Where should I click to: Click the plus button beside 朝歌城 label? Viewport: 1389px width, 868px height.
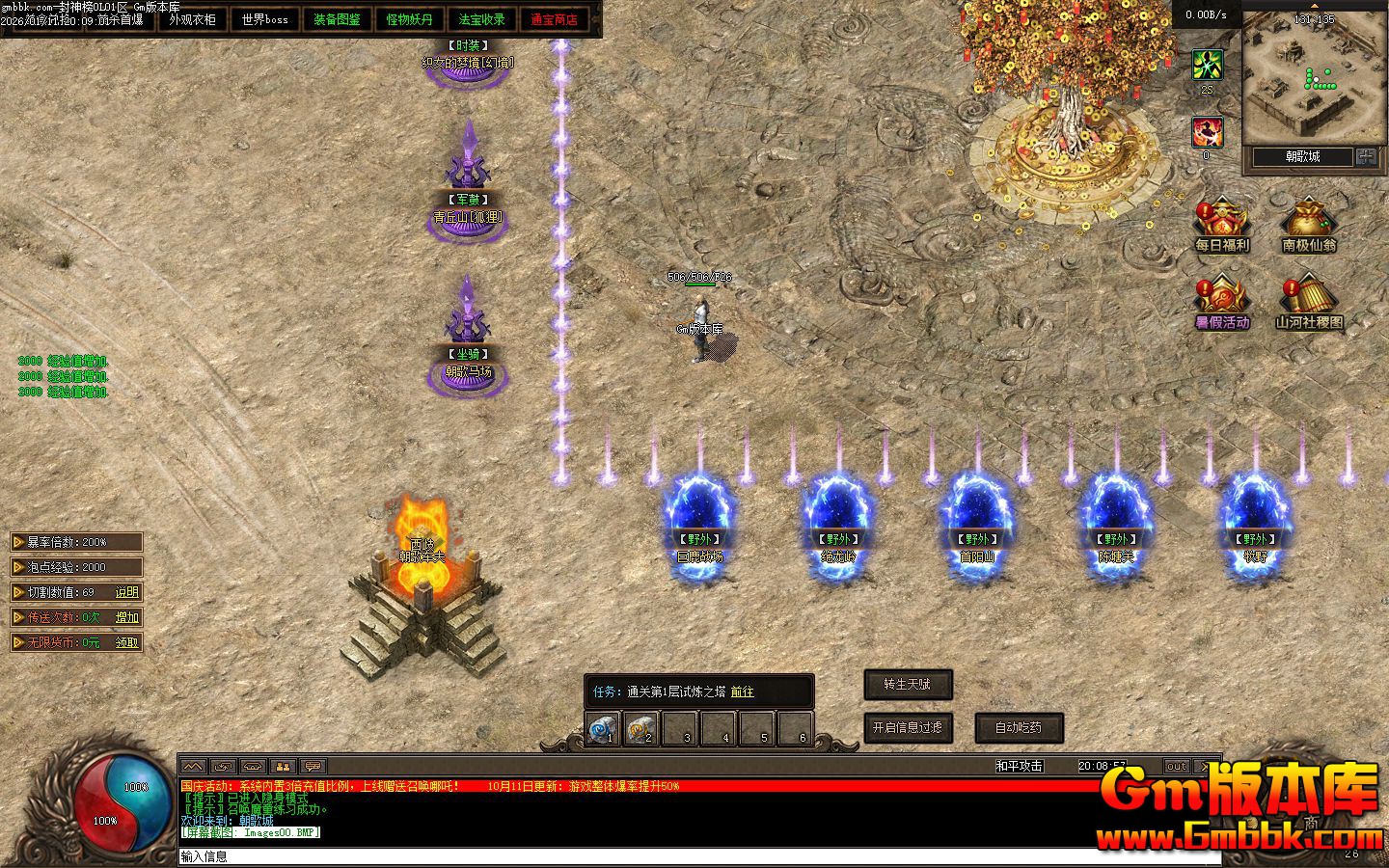(1366, 156)
